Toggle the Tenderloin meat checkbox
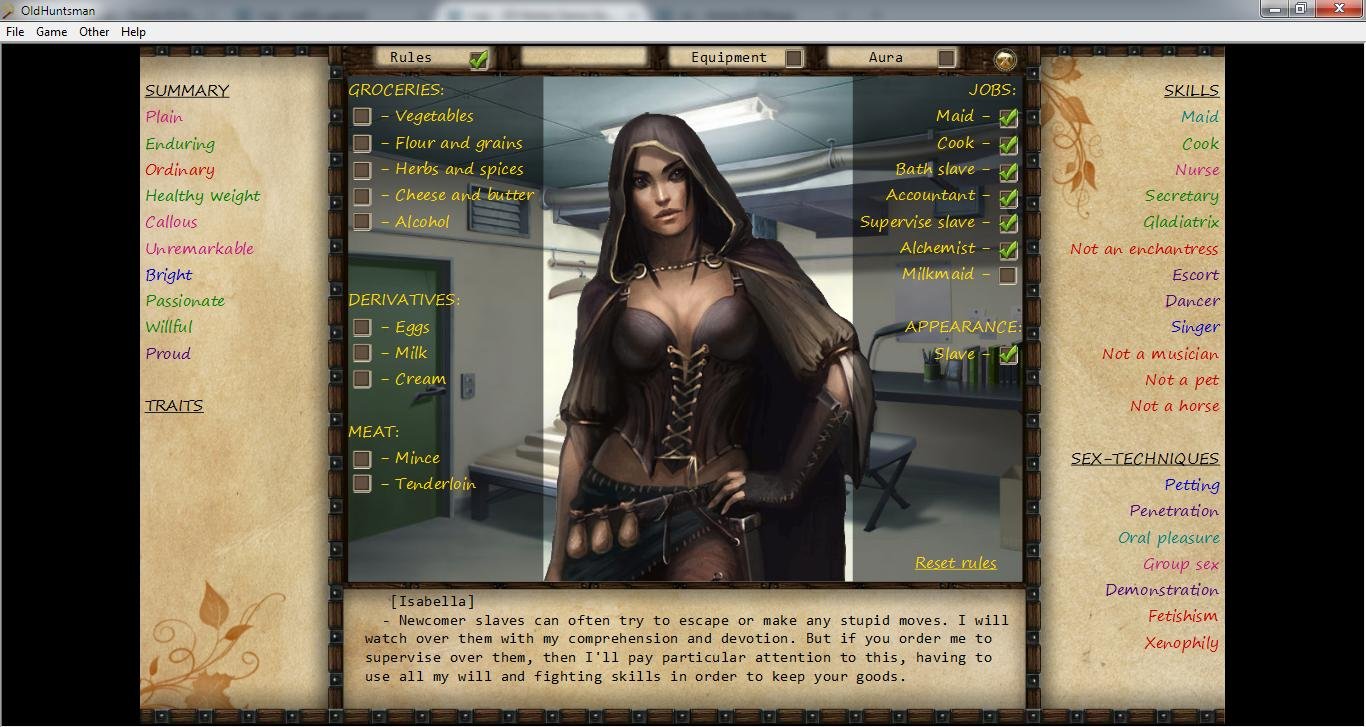Screen dimensions: 1366x727 362,484
